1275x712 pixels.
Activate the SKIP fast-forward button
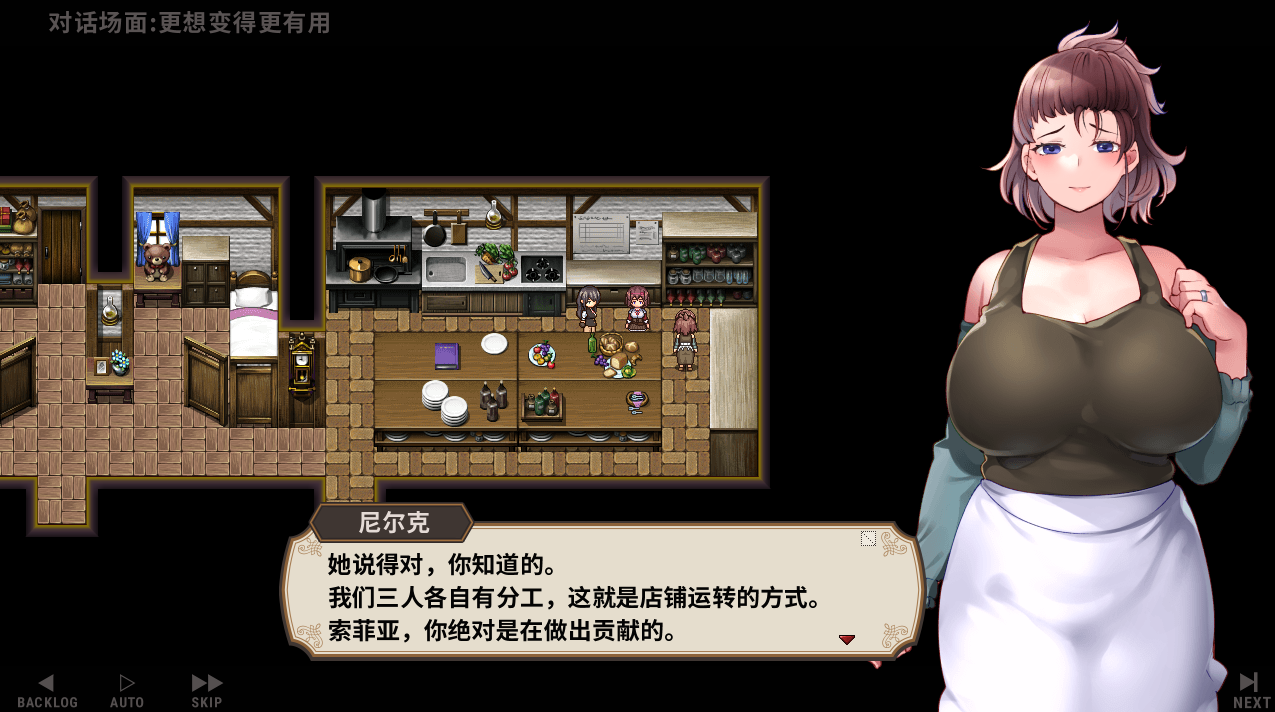pyautogui.click(x=207, y=690)
